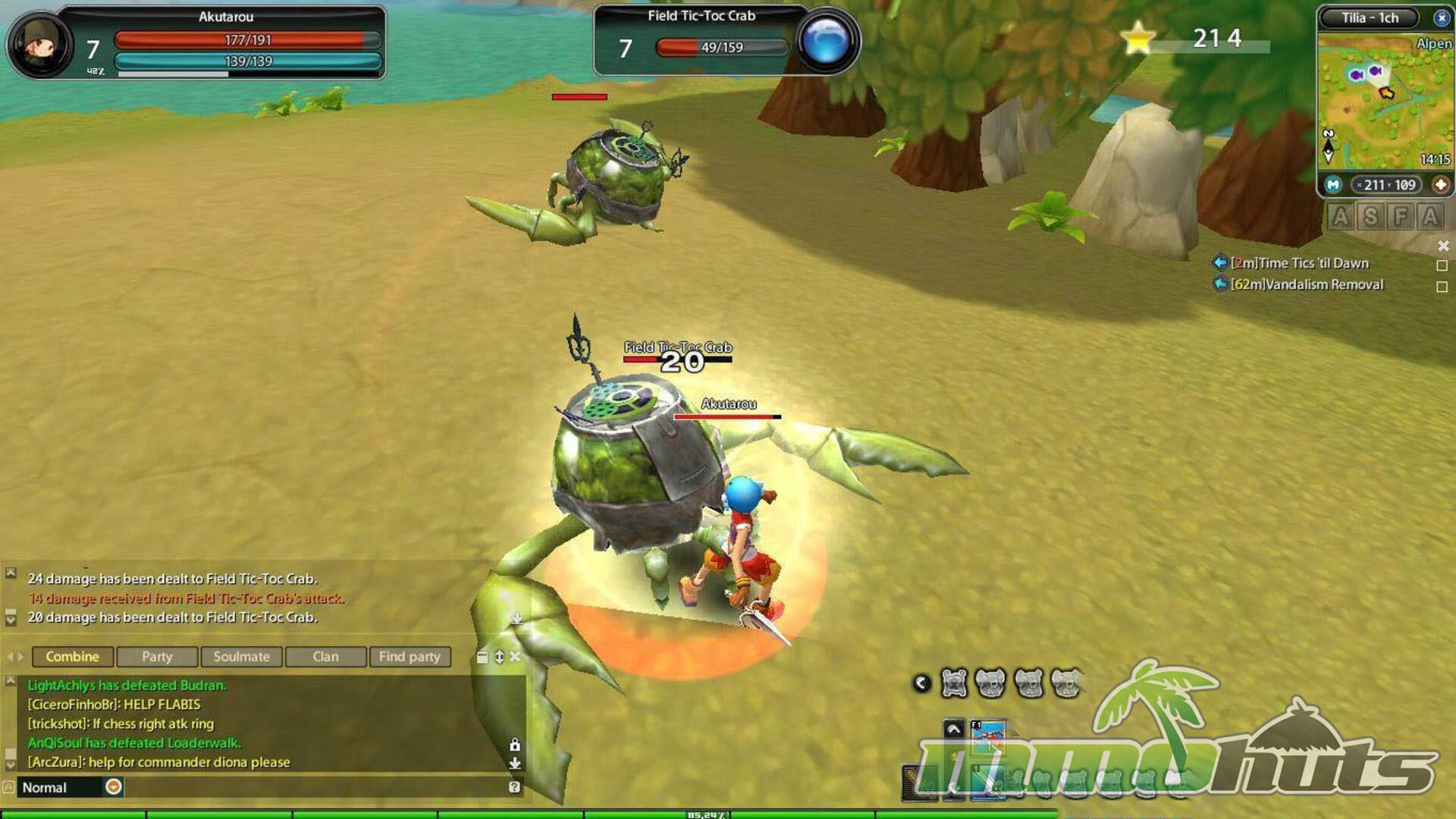
Task: Toggle the chat window lock icon
Action: click(x=515, y=745)
